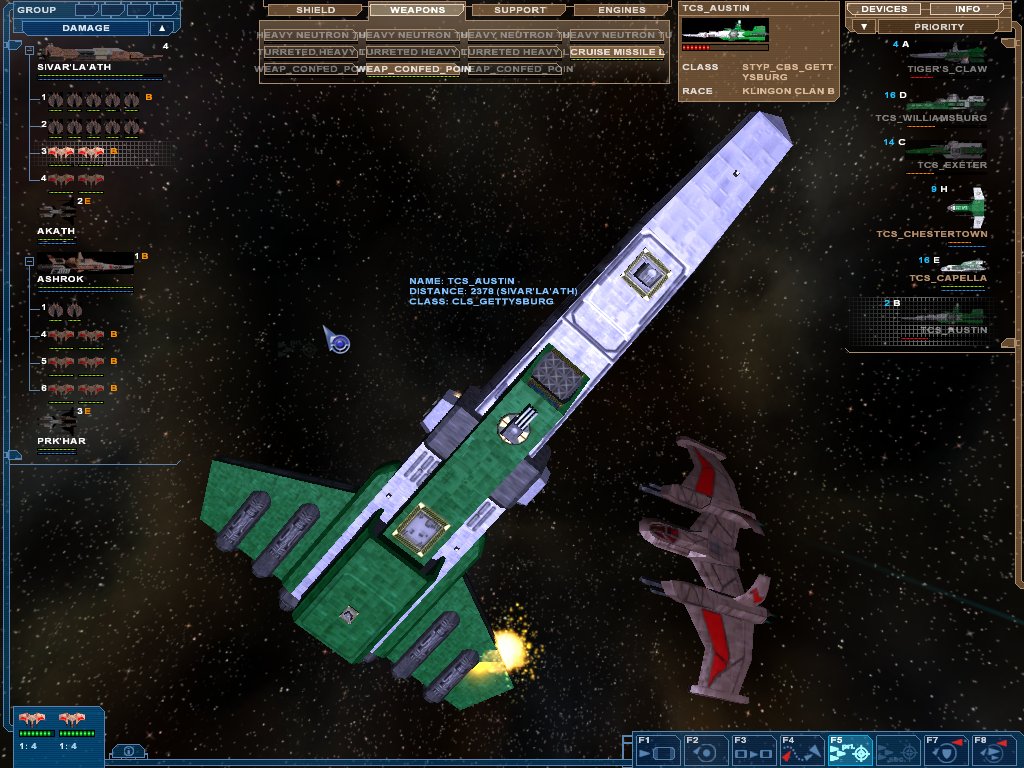Choose the Cruise Missile weapon entry
Image resolution: width=1024 pixels, height=768 pixels.
click(x=617, y=51)
